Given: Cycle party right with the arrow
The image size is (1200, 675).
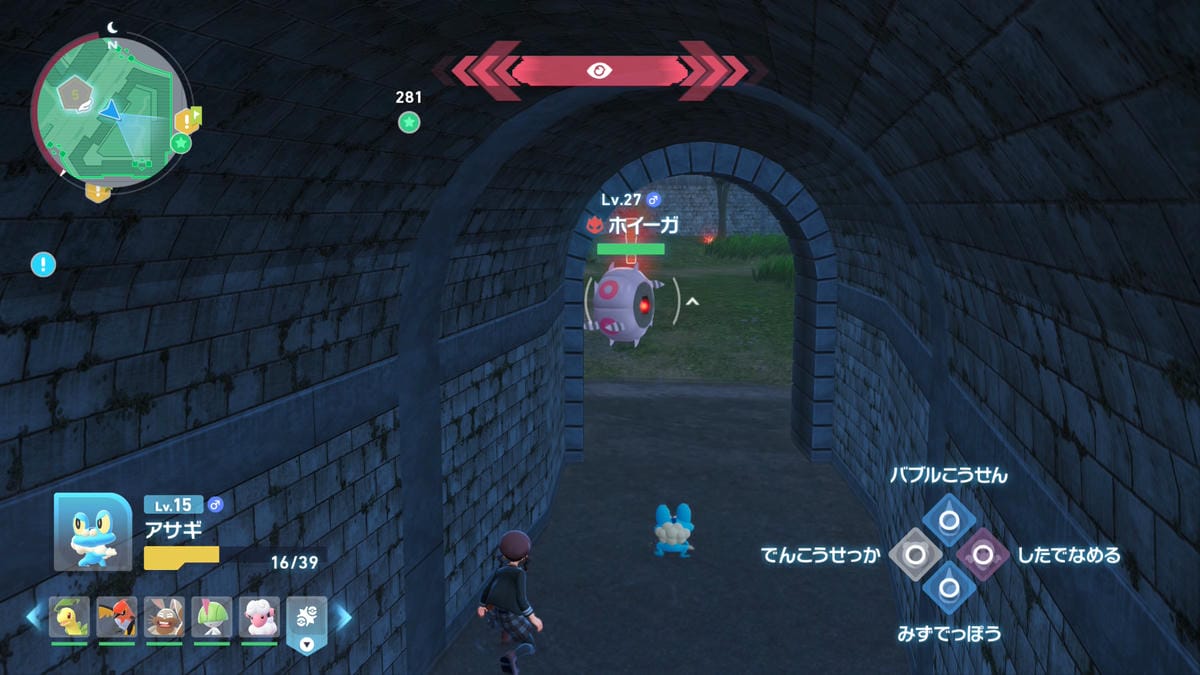Looking at the screenshot, I should coord(343,617).
